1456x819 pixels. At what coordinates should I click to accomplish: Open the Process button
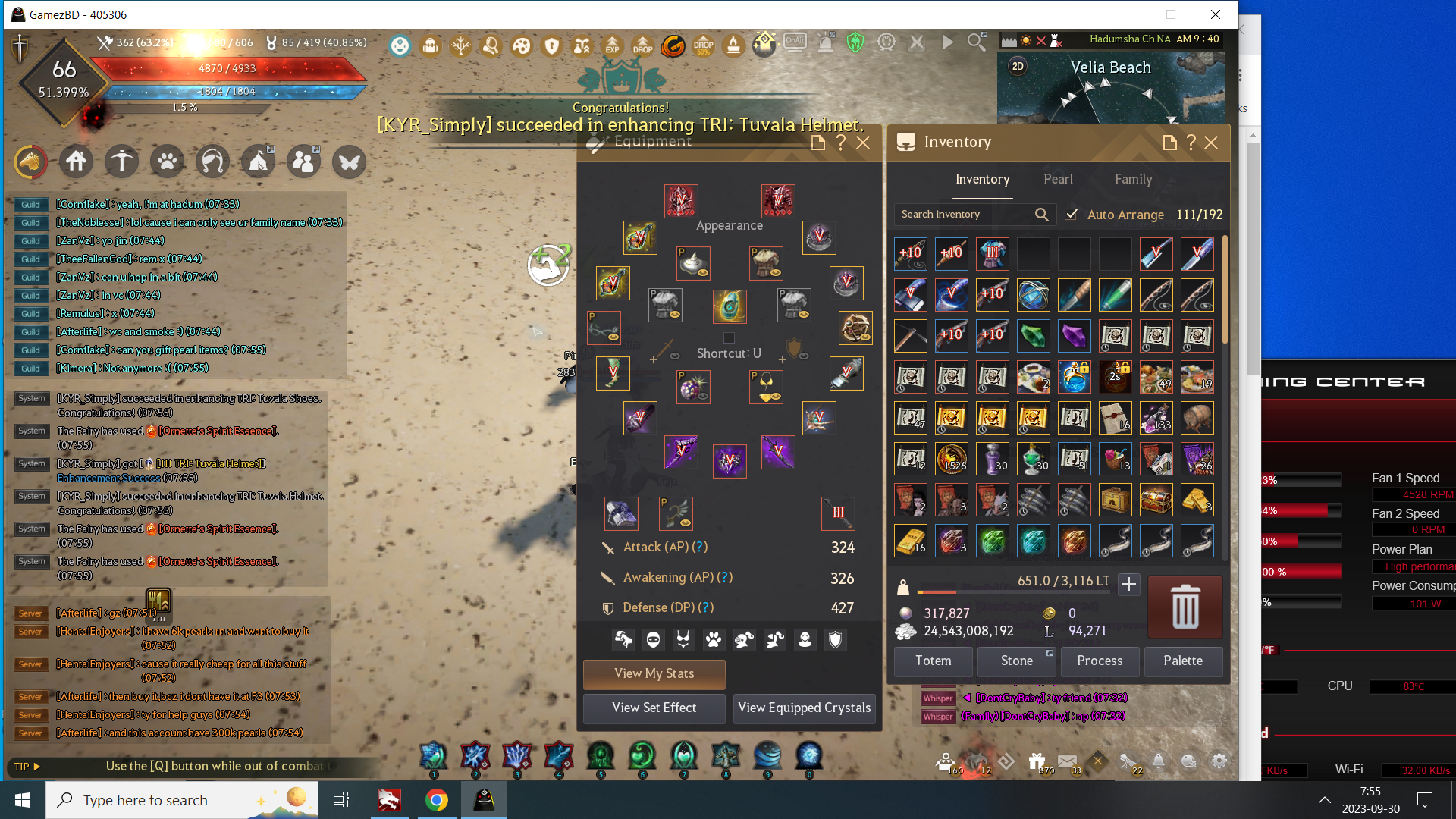coord(1100,661)
